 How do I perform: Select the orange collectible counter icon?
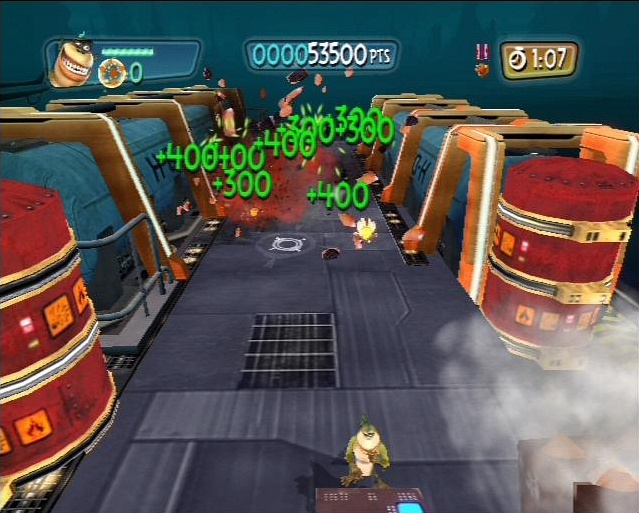(112, 72)
